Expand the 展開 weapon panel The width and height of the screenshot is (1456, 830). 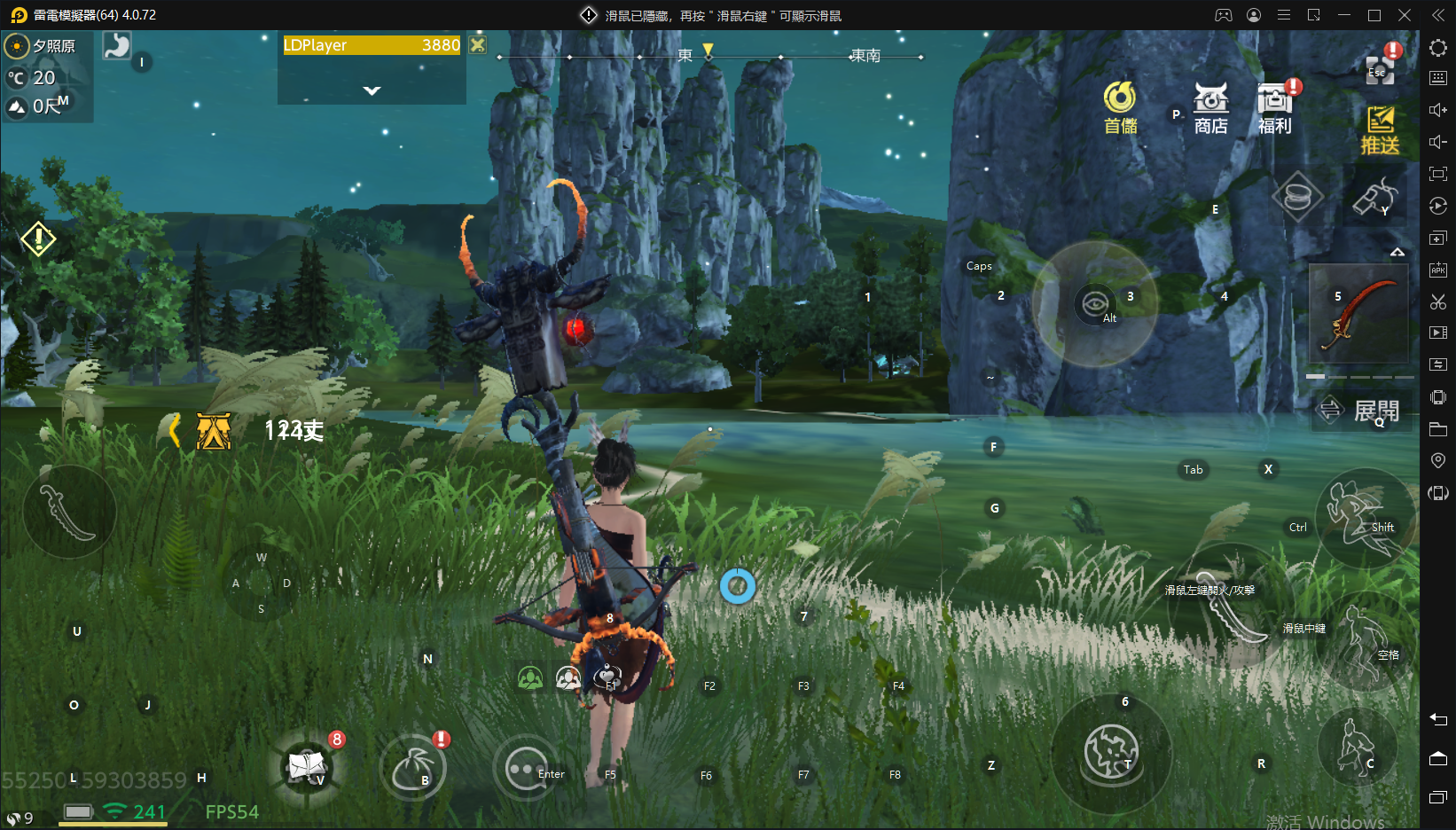(x=1363, y=411)
